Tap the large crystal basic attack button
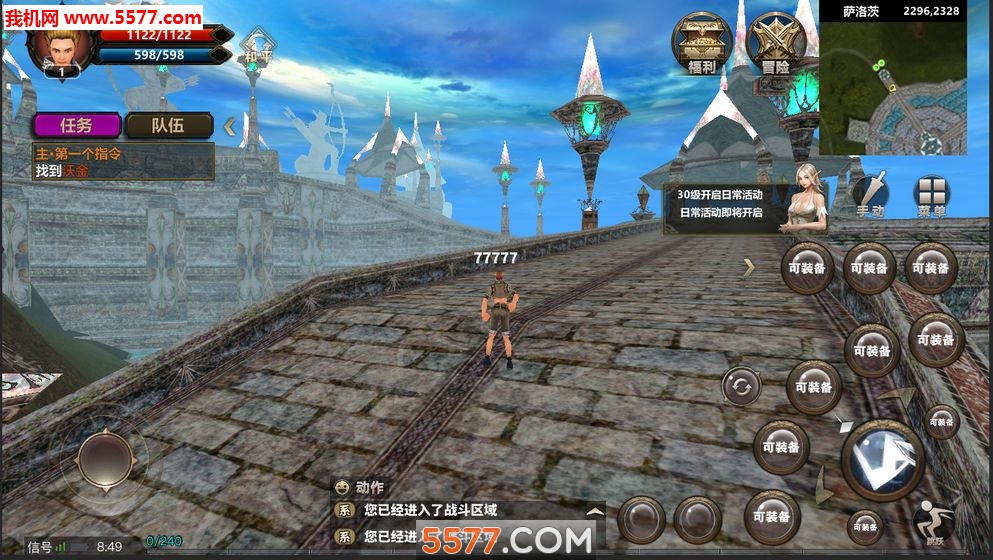 [x=881, y=460]
